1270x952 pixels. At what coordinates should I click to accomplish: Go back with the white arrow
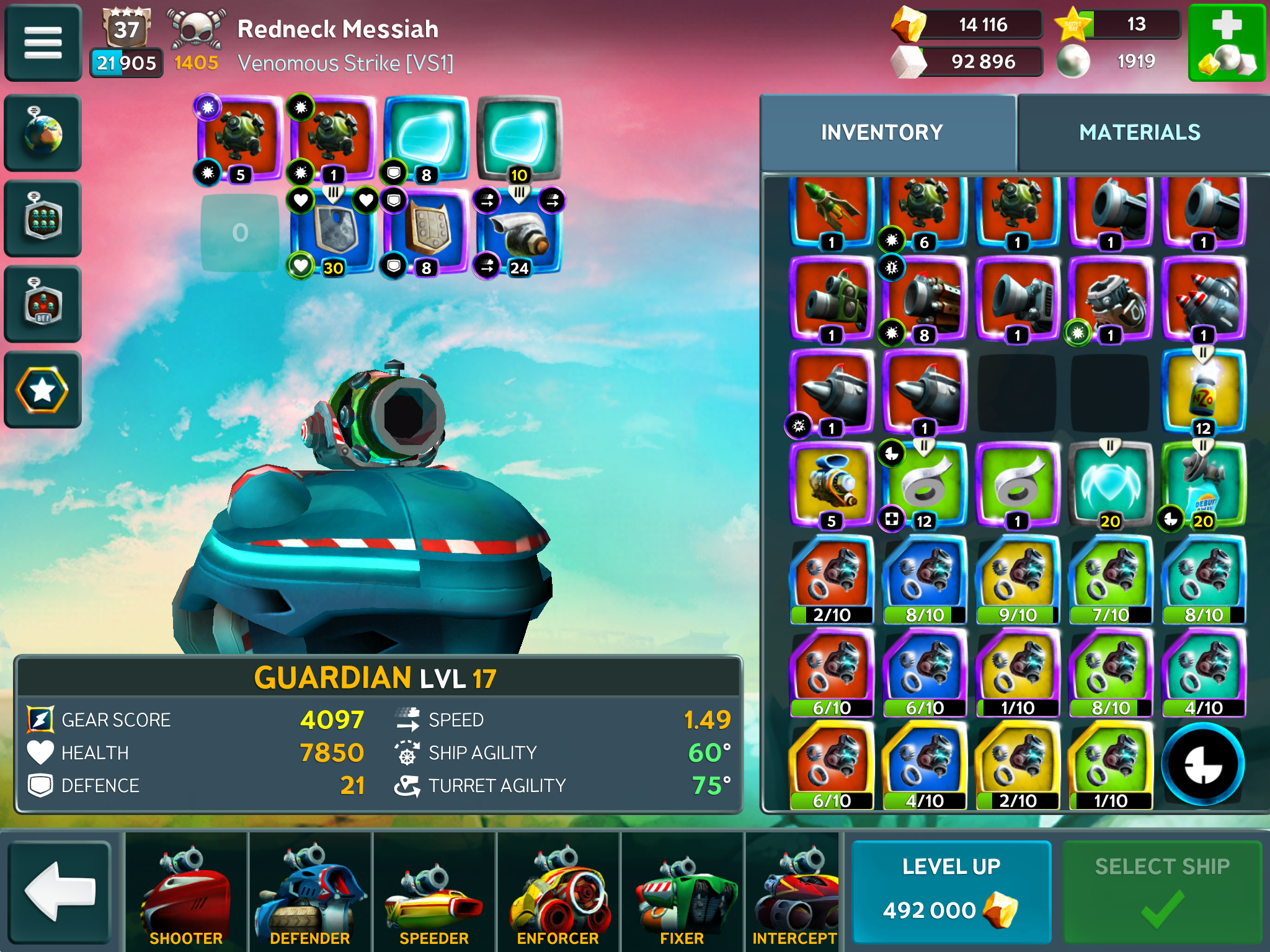click(60, 891)
